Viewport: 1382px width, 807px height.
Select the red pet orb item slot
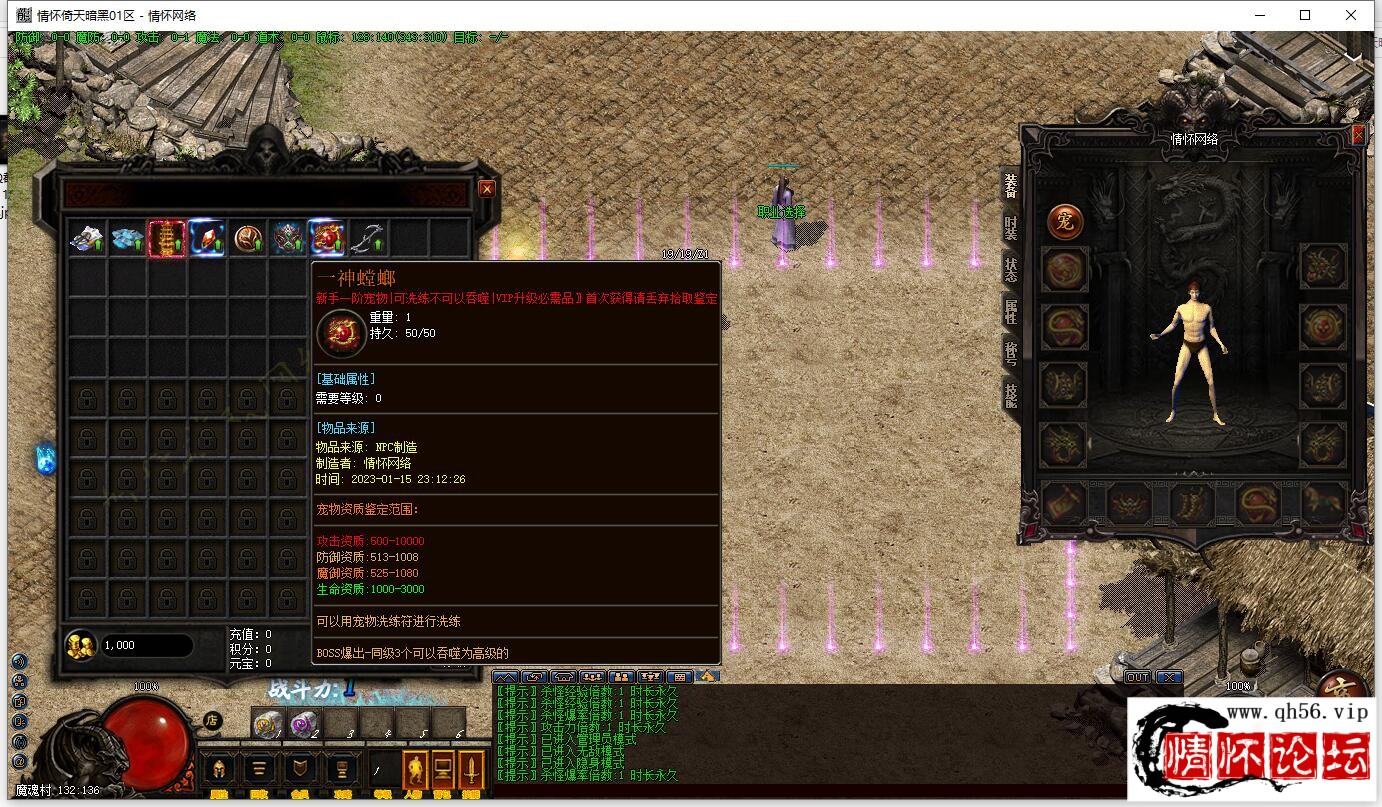[327, 238]
